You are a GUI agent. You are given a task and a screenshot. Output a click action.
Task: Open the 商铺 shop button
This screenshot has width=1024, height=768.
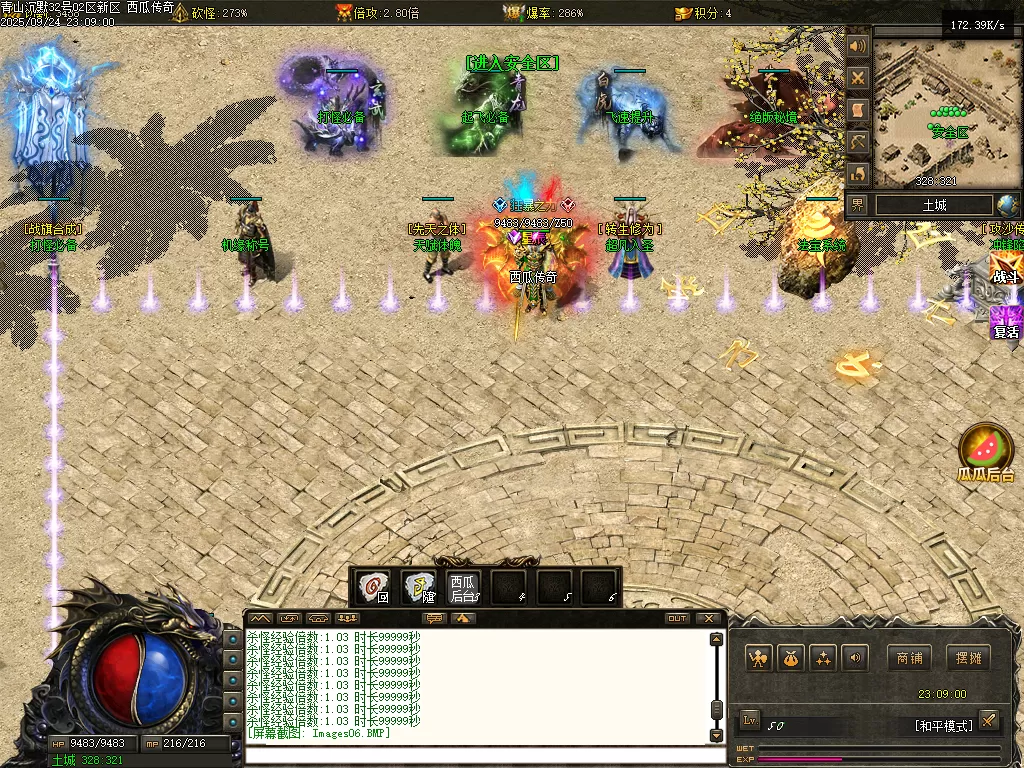[909, 658]
